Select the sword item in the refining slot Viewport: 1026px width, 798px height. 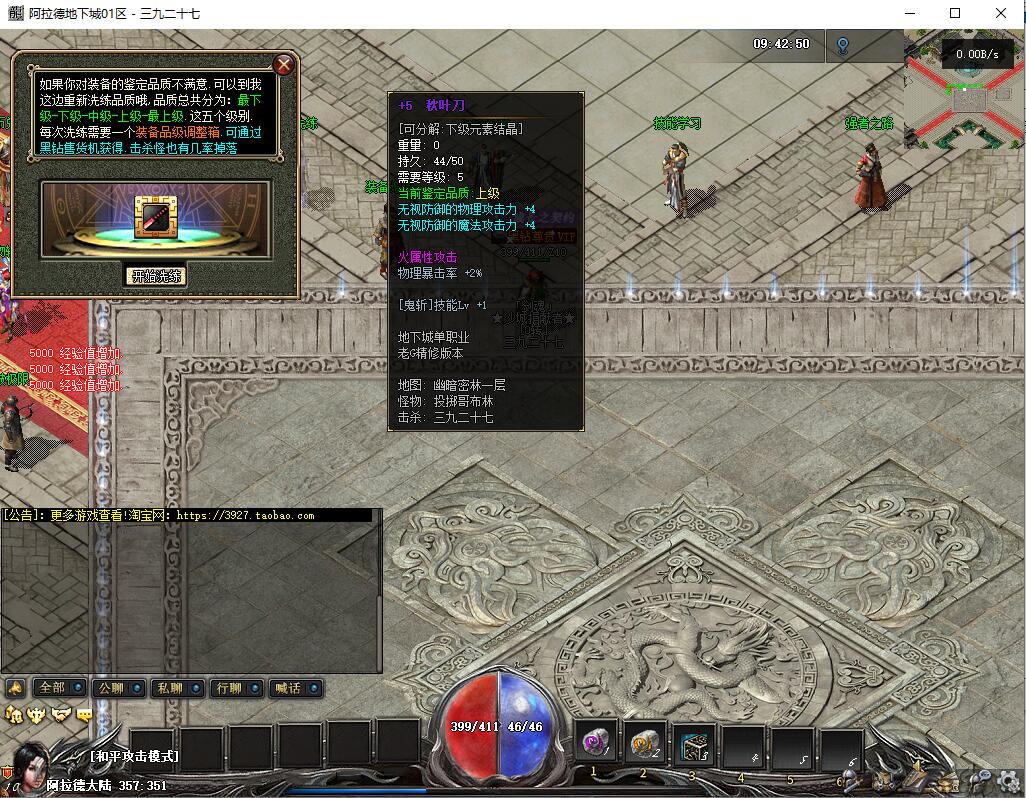point(155,216)
